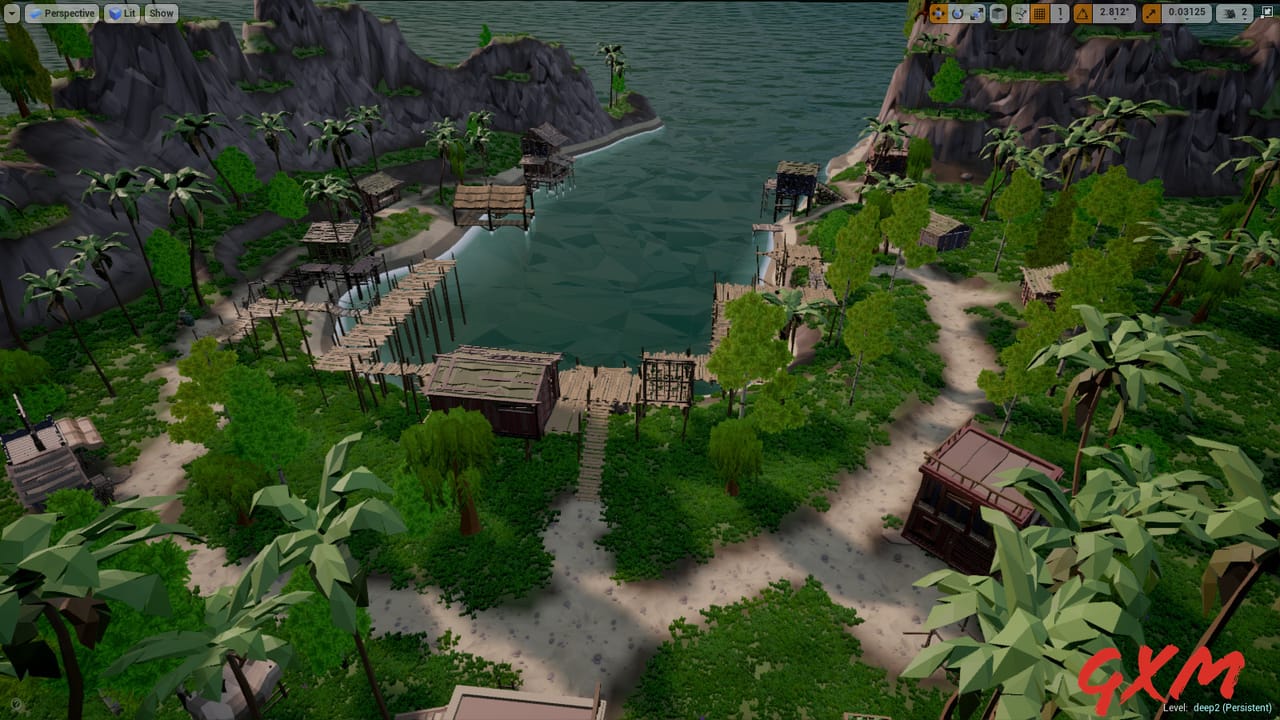Image resolution: width=1280 pixels, height=720 pixels.
Task: Select the Rotate tool
Action: pyautogui.click(x=958, y=13)
